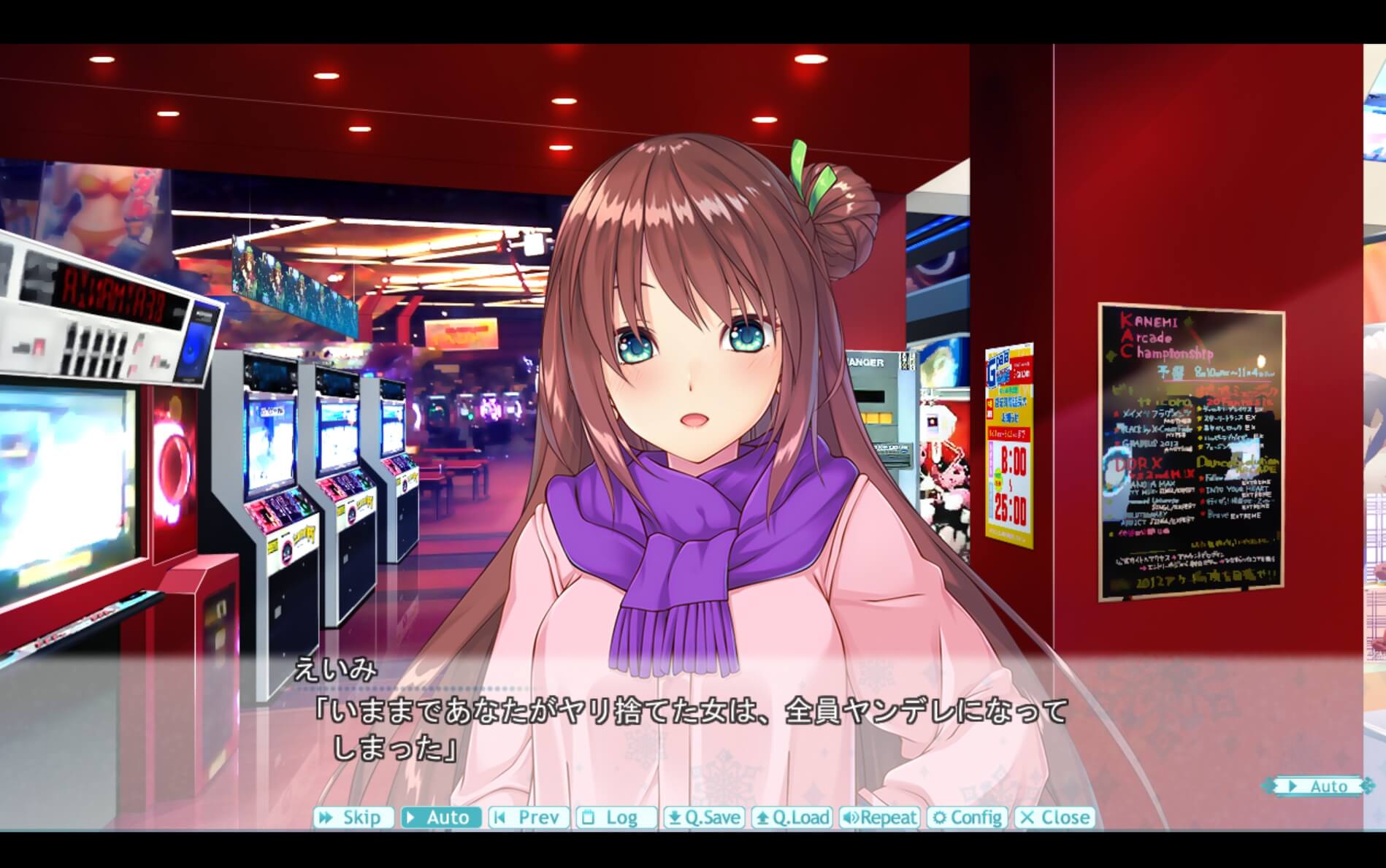1386x868 pixels.
Task: Click the clipboard icon on the Log button
Action: coord(586,818)
